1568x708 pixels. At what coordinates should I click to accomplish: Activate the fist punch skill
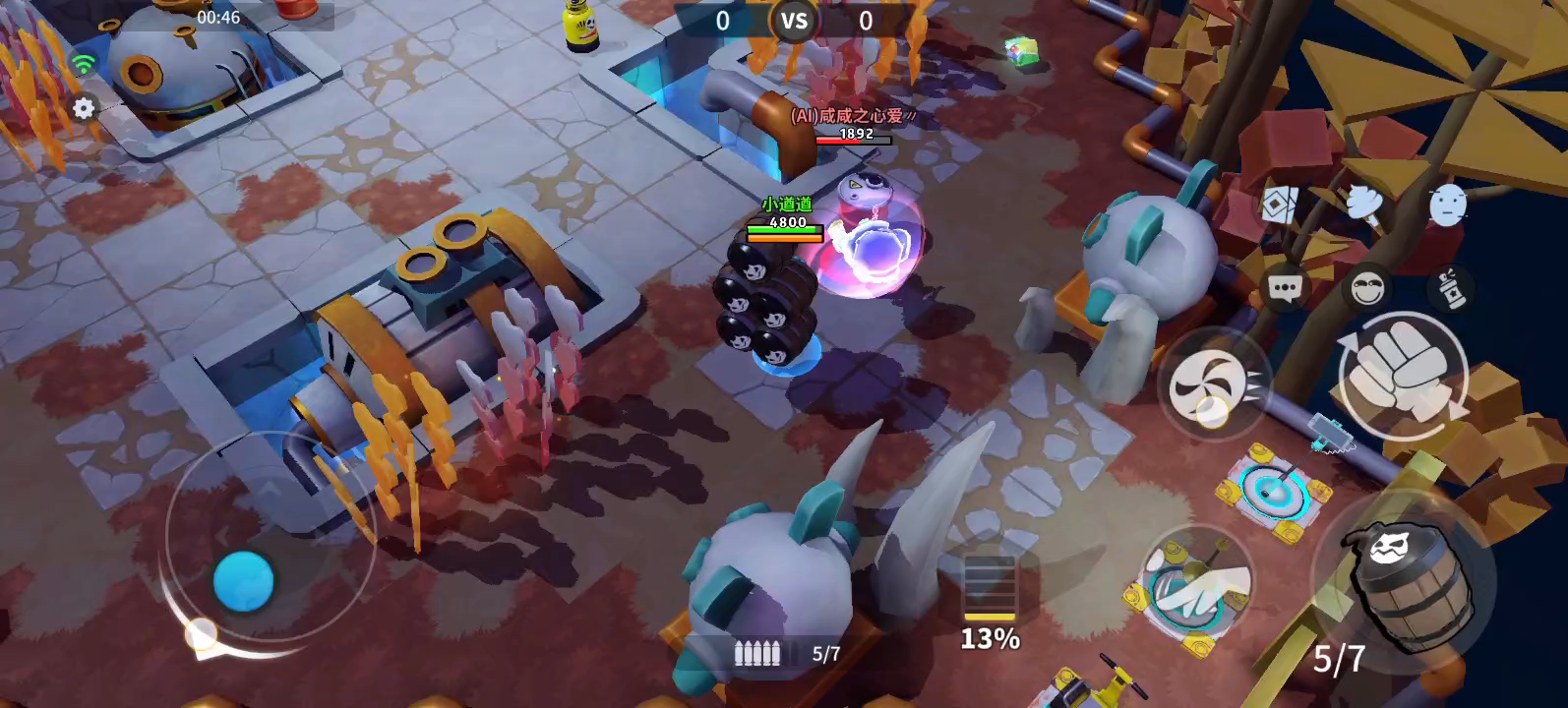(1404, 374)
